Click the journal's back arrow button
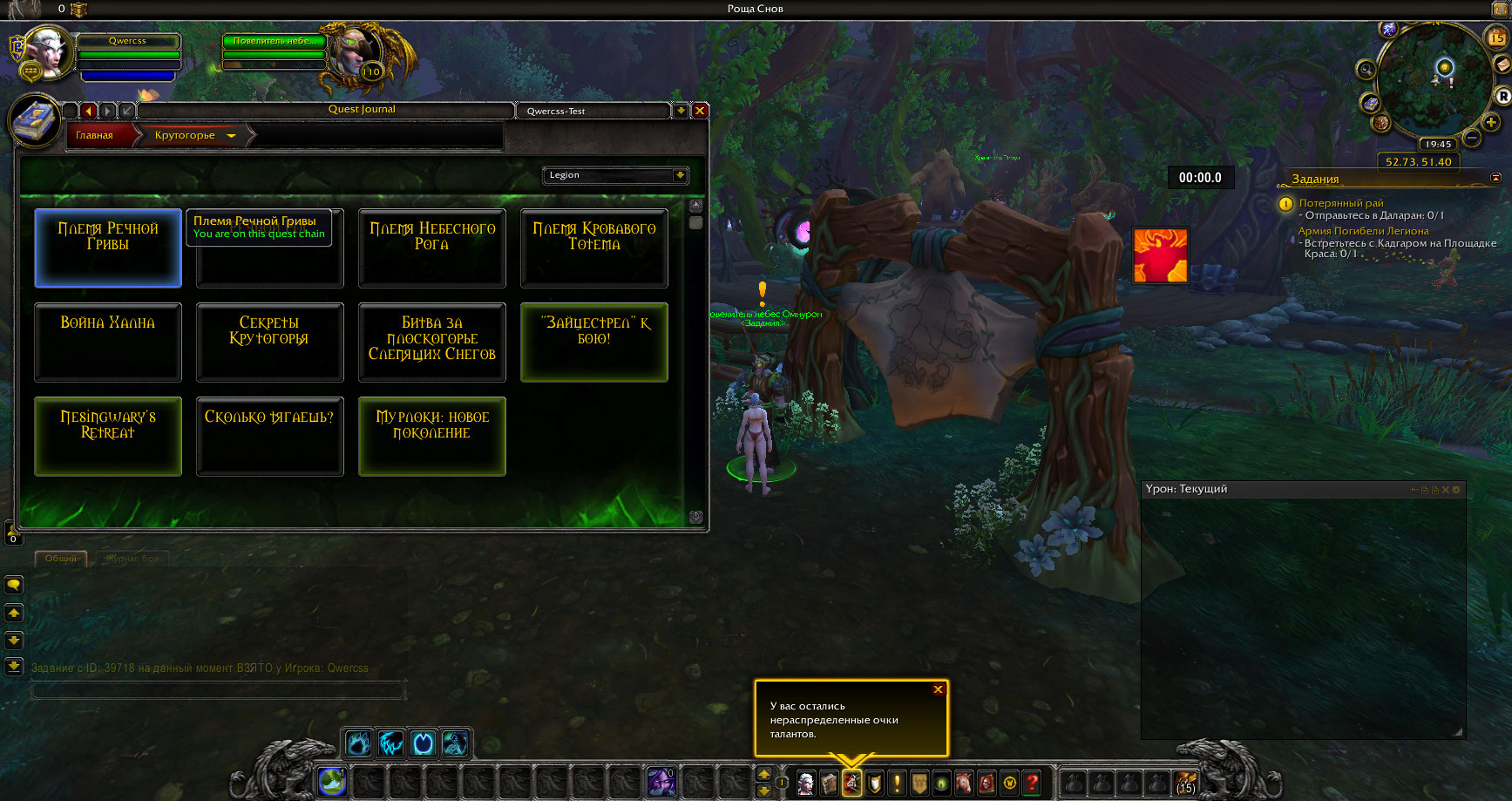The height and width of the screenshot is (801, 1512). click(88, 111)
